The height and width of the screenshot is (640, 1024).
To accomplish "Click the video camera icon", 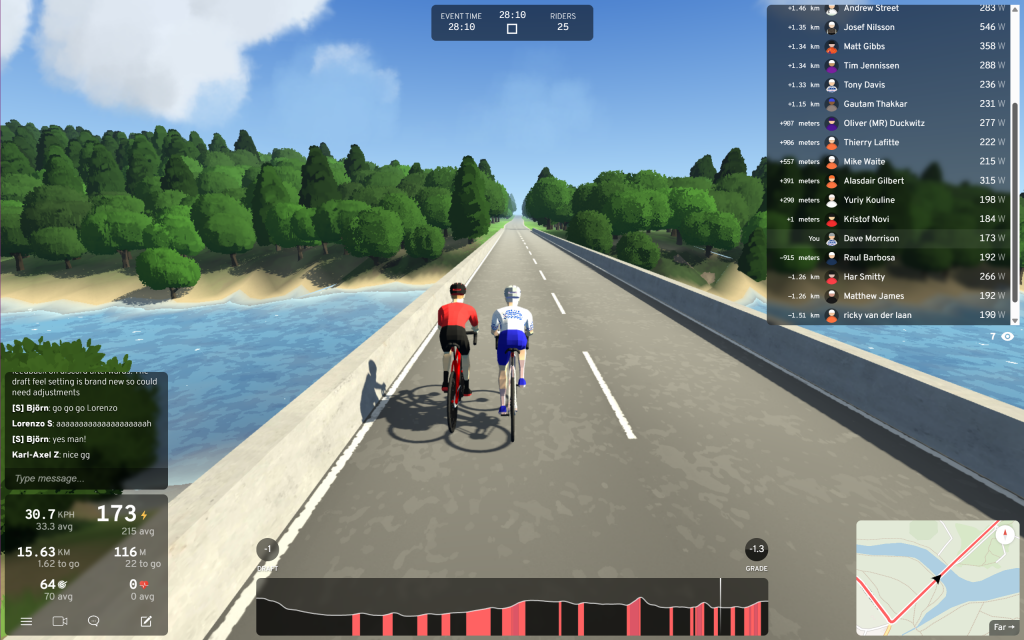I will point(60,621).
